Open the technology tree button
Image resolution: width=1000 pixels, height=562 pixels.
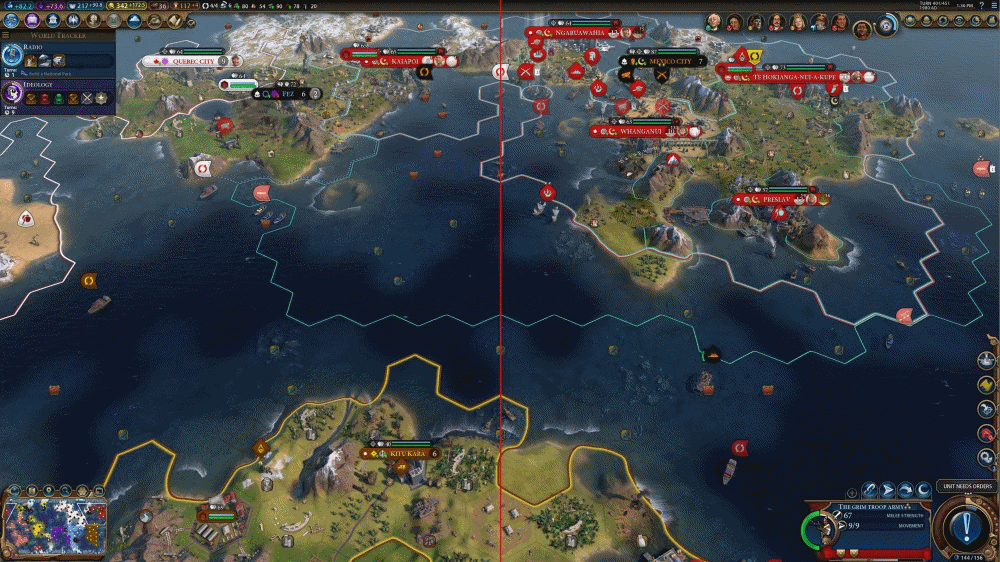tap(9, 20)
